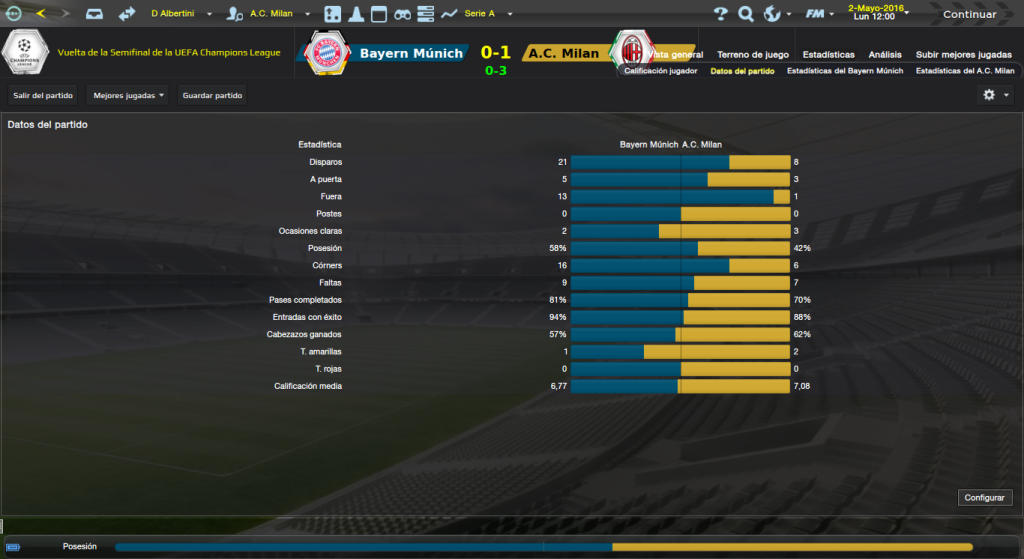Viewport: 1024px width, 559px height.
Task: Open Estadísticas del Bayern Múnich
Action: [x=845, y=71]
